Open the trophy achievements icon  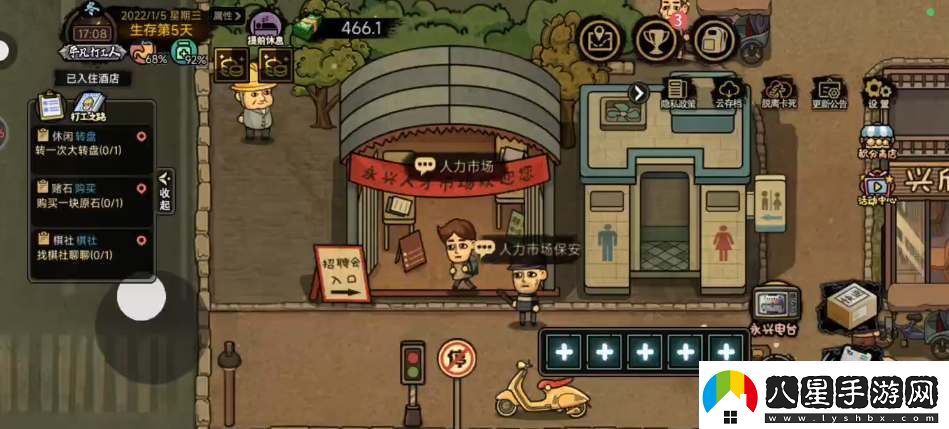658,40
